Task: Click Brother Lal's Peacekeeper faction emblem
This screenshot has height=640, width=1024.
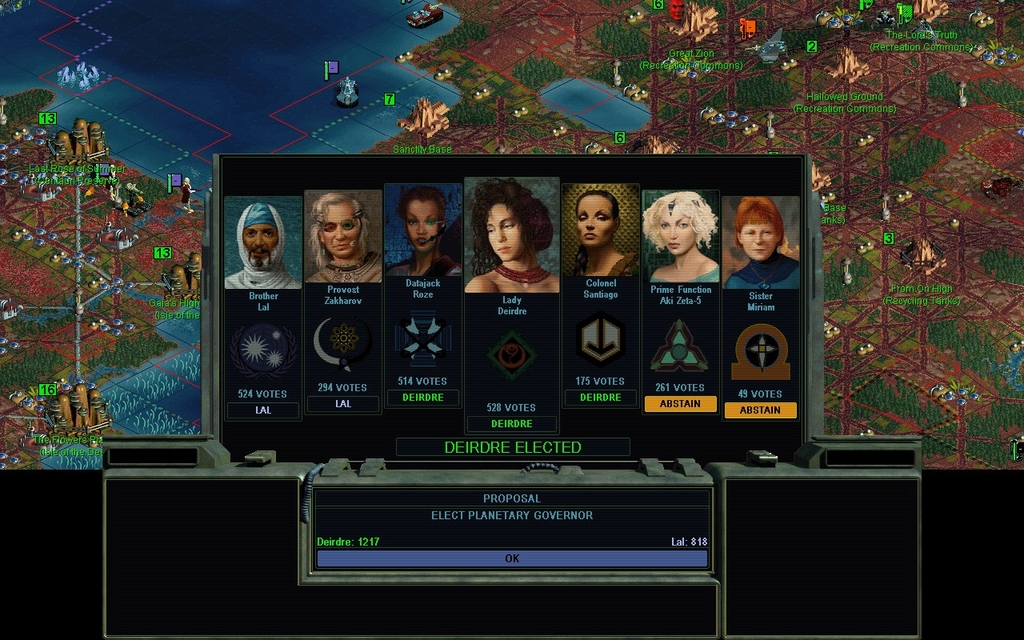Action: pyautogui.click(x=263, y=351)
